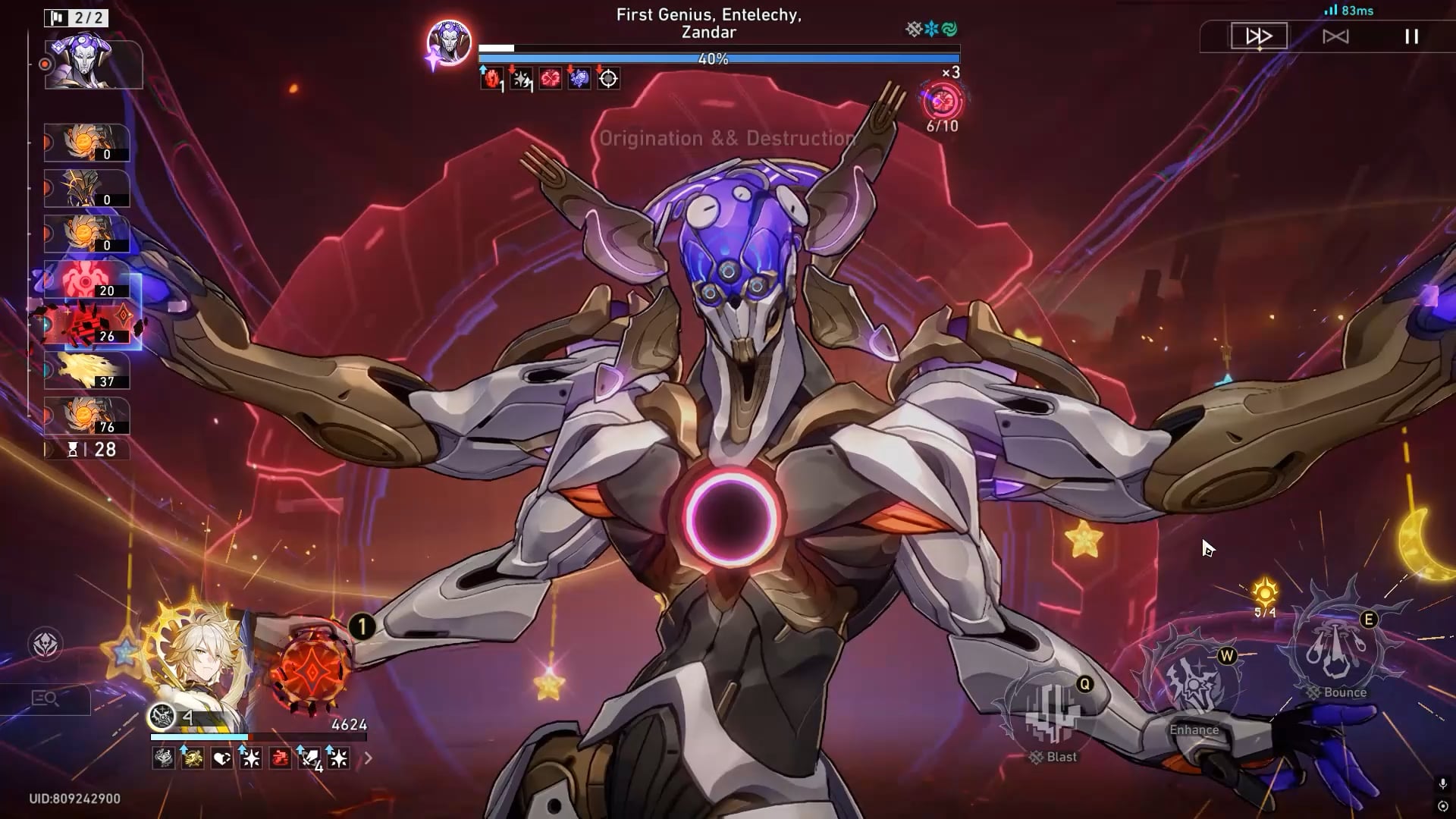The image size is (1456, 819).
Task: Open the battle details magnifier button
Action: point(45,698)
